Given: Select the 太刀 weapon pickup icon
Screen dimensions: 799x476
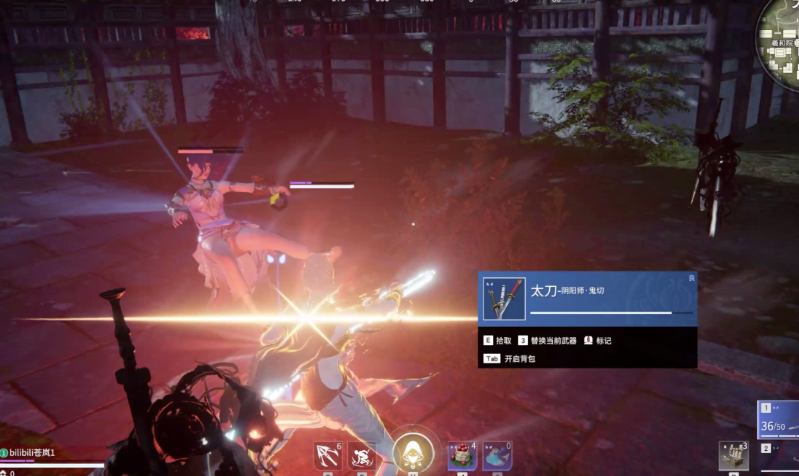Looking at the screenshot, I should coord(504,298).
